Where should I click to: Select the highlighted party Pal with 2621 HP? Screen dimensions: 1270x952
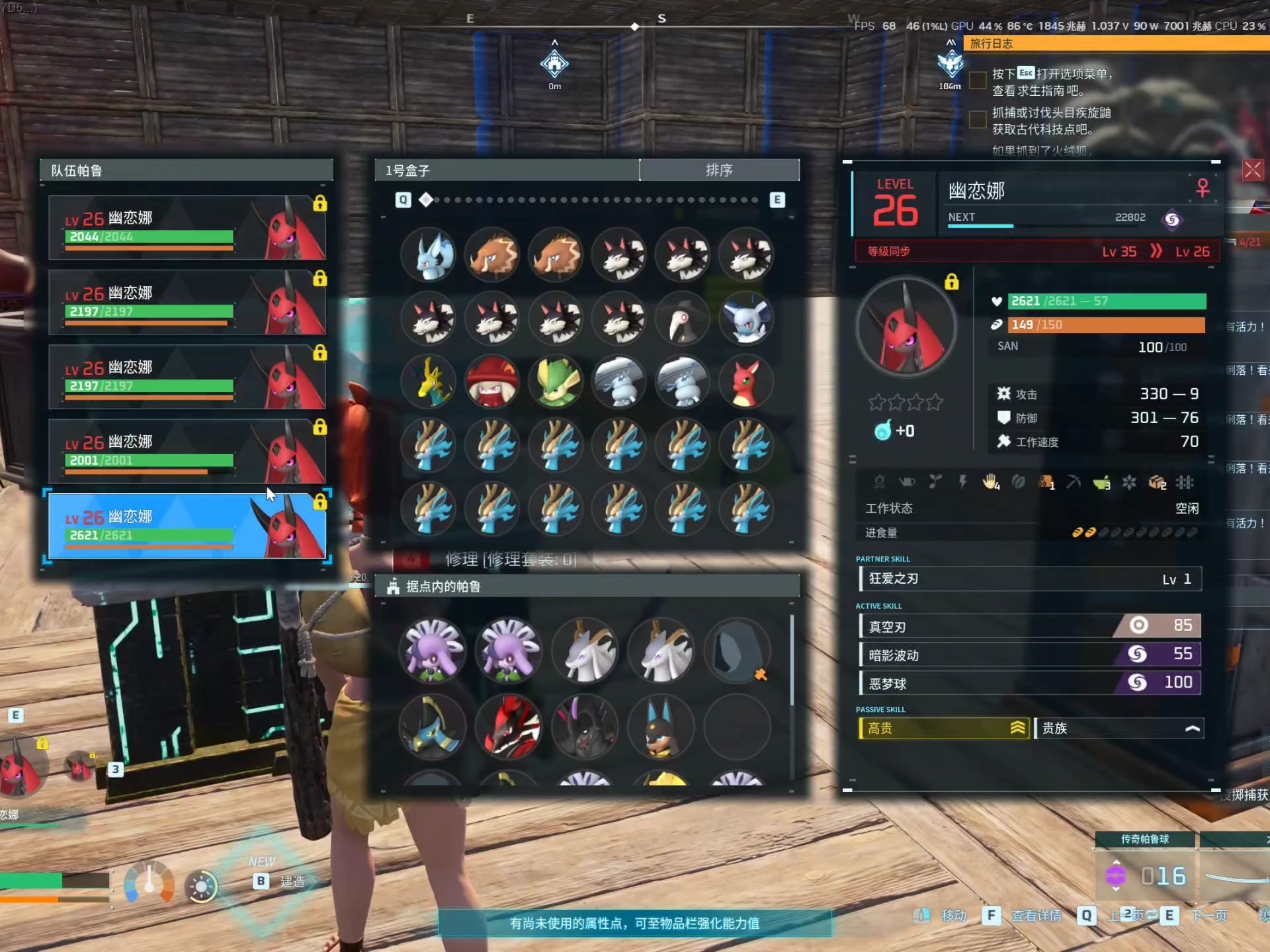(187, 526)
